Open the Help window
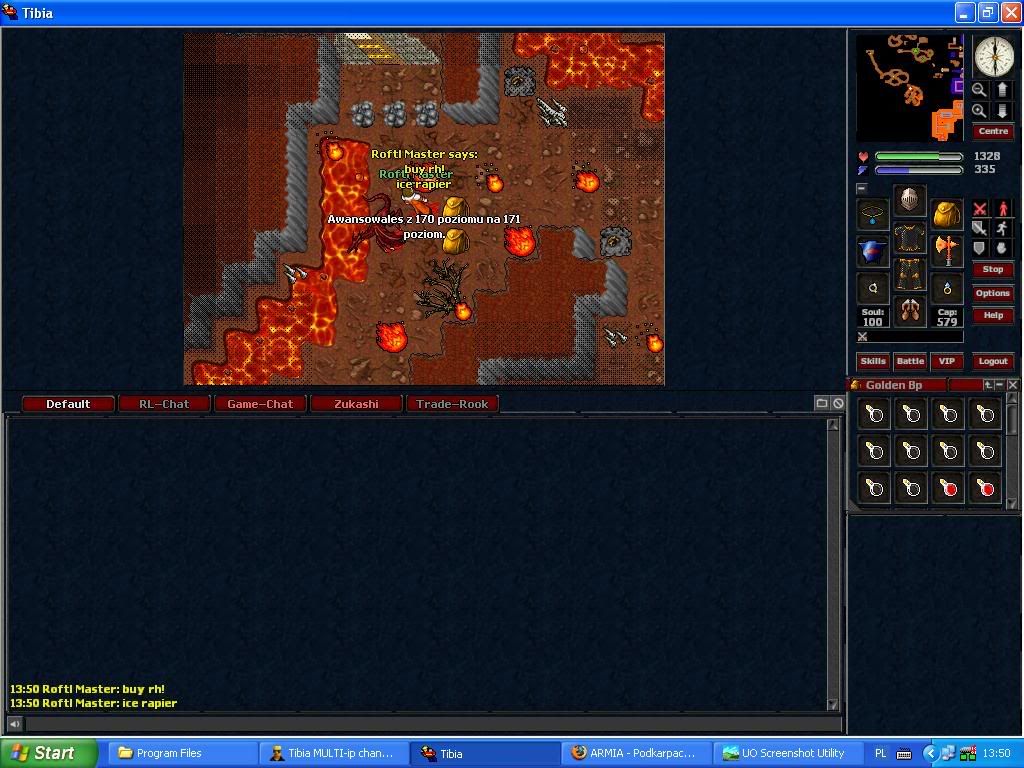The width and height of the screenshot is (1024, 768). [x=992, y=315]
